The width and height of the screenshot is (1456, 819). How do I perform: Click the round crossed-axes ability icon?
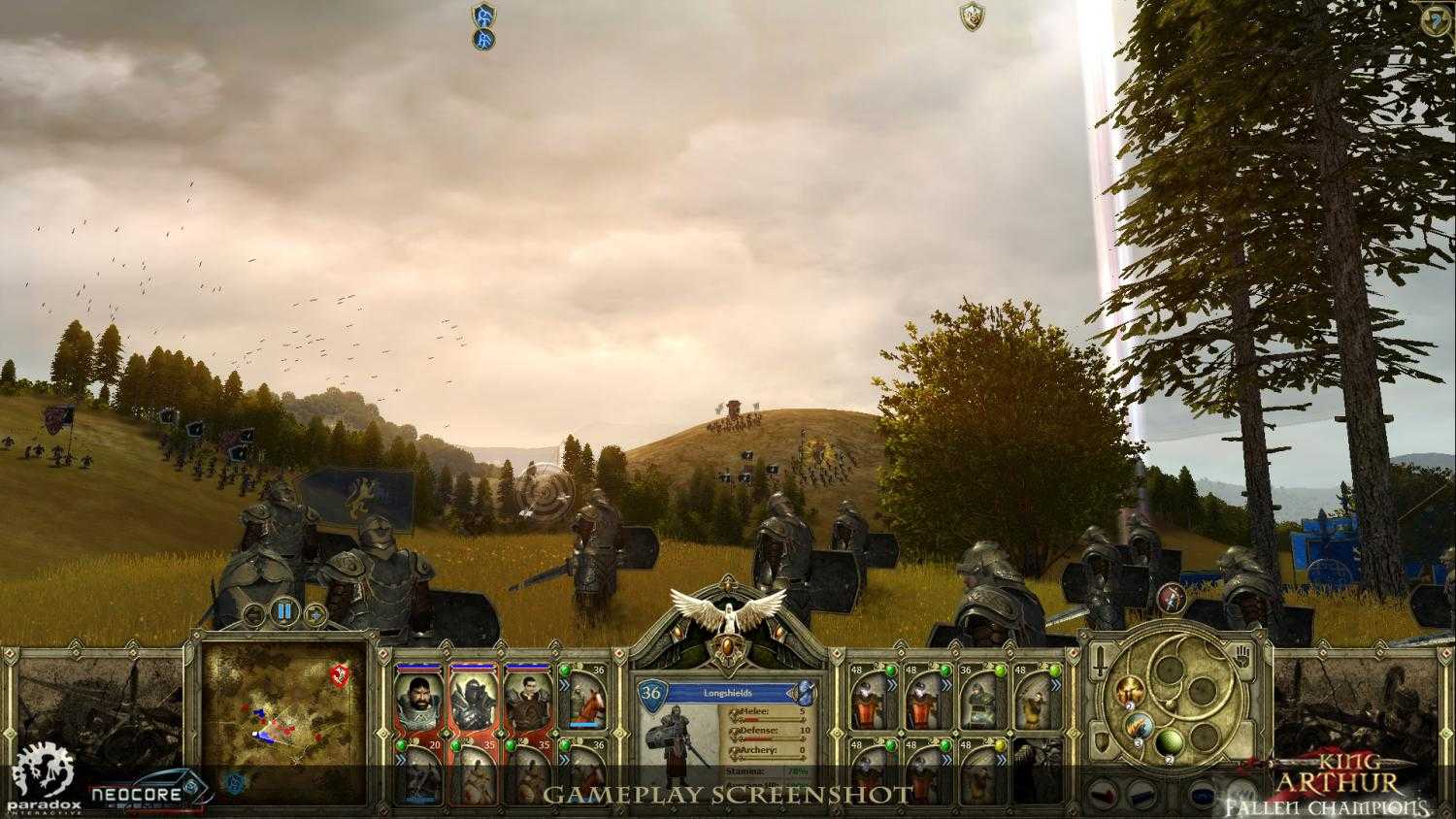1171,599
